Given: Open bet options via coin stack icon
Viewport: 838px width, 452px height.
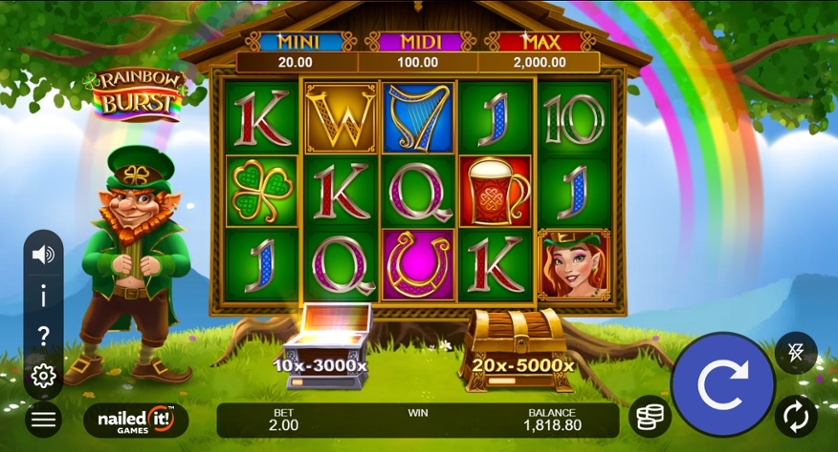Looking at the screenshot, I should click(650, 417).
